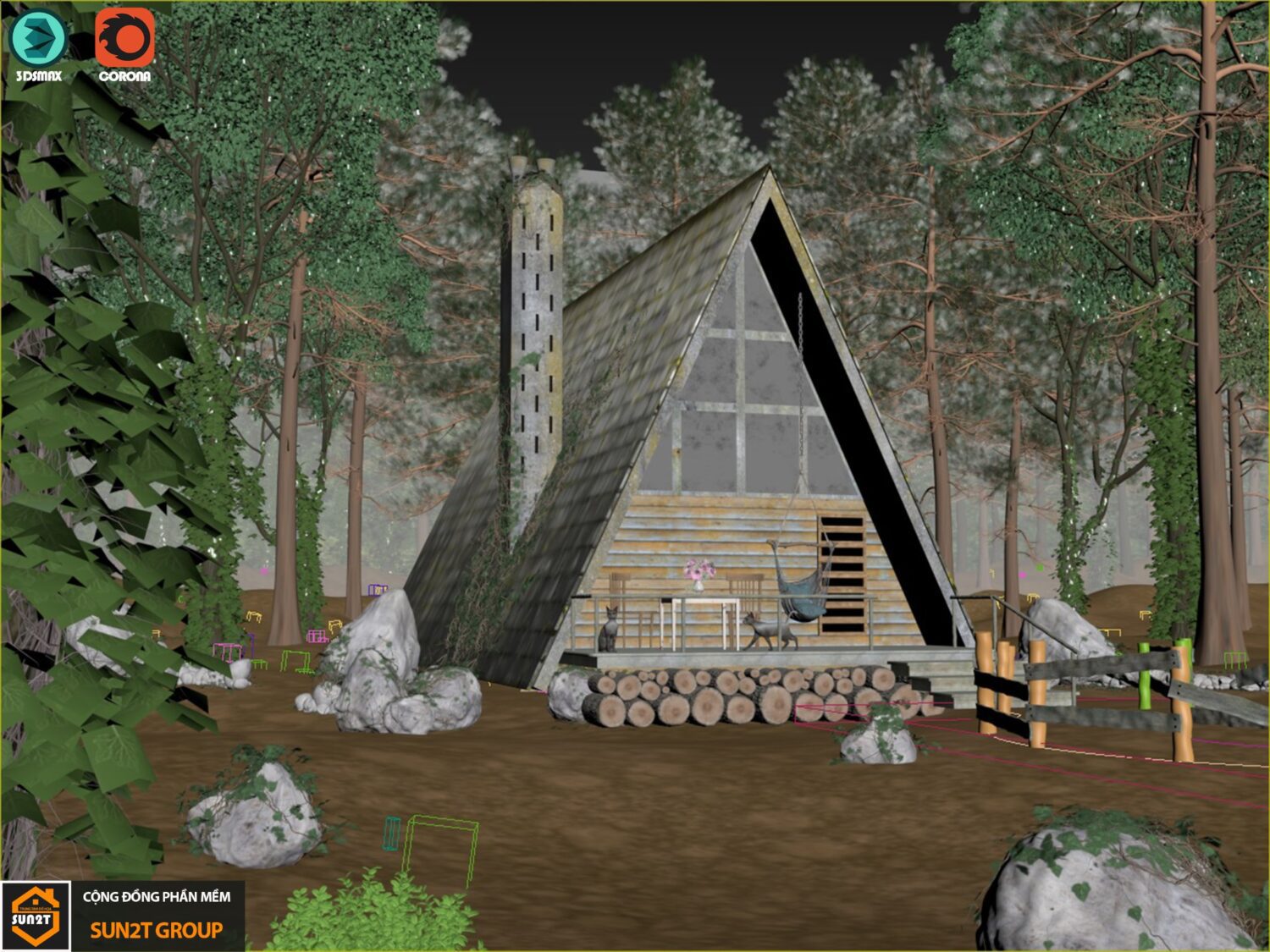Click the 3DSMAX logo icon

(38, 39)
